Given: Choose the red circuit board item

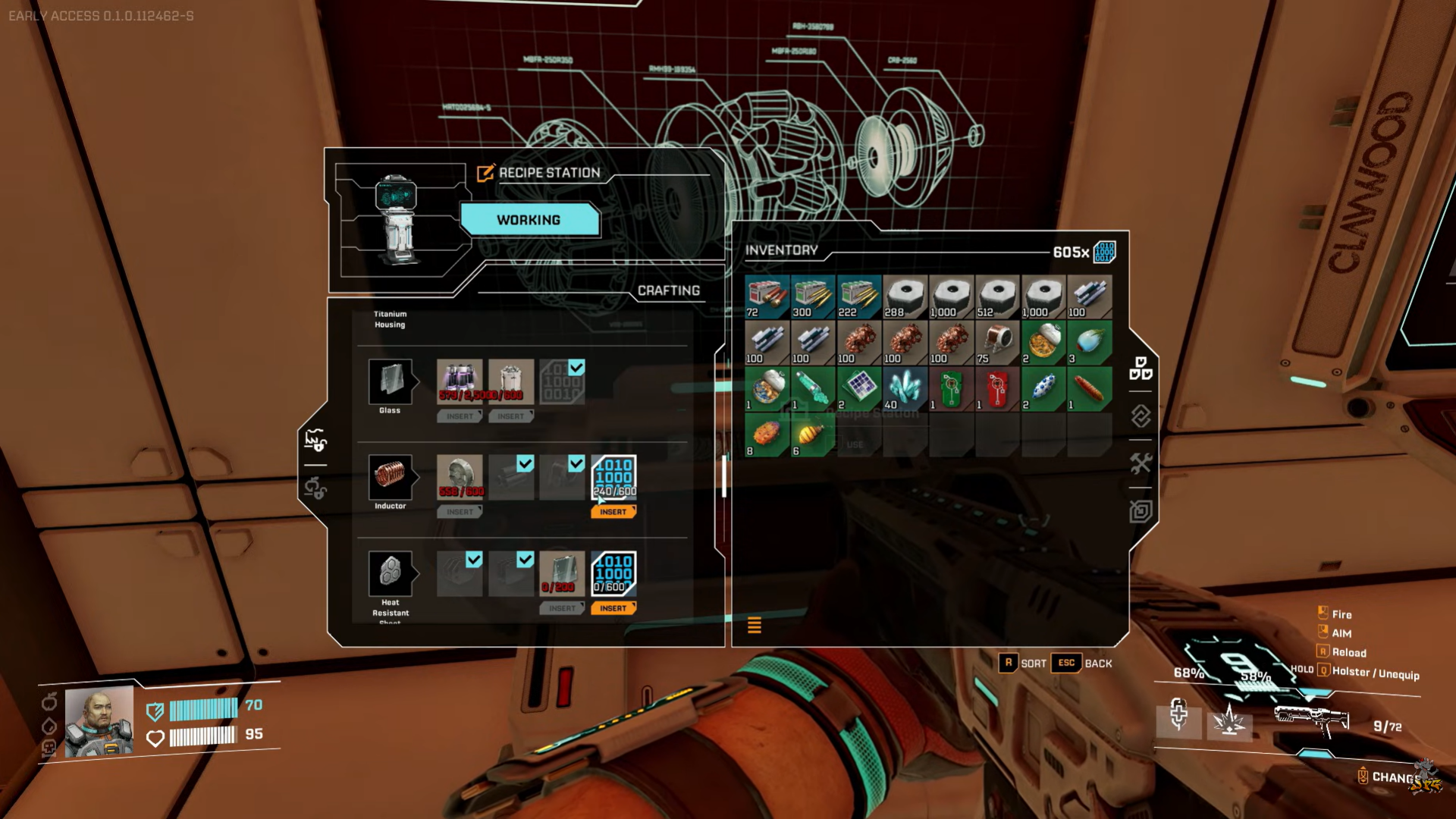Looking at the screenshot, I should tap(996, 389).
